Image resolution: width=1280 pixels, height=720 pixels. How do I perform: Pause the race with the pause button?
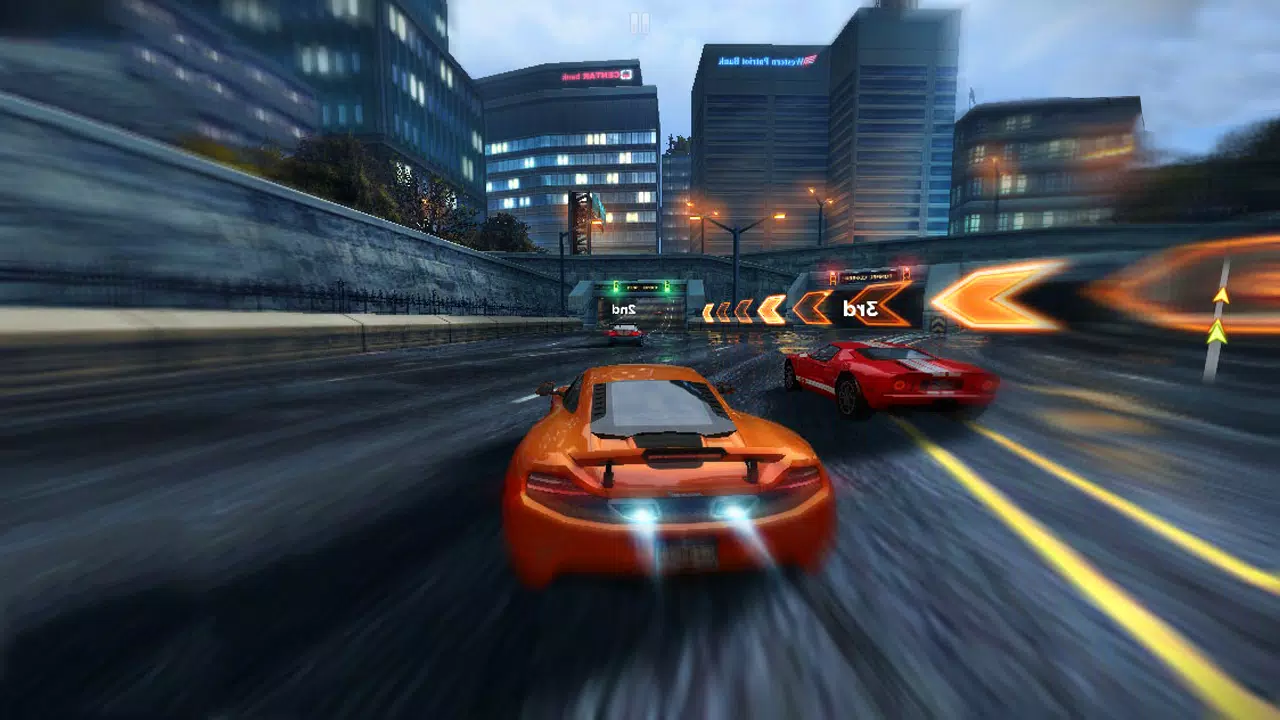pos(639,23)
